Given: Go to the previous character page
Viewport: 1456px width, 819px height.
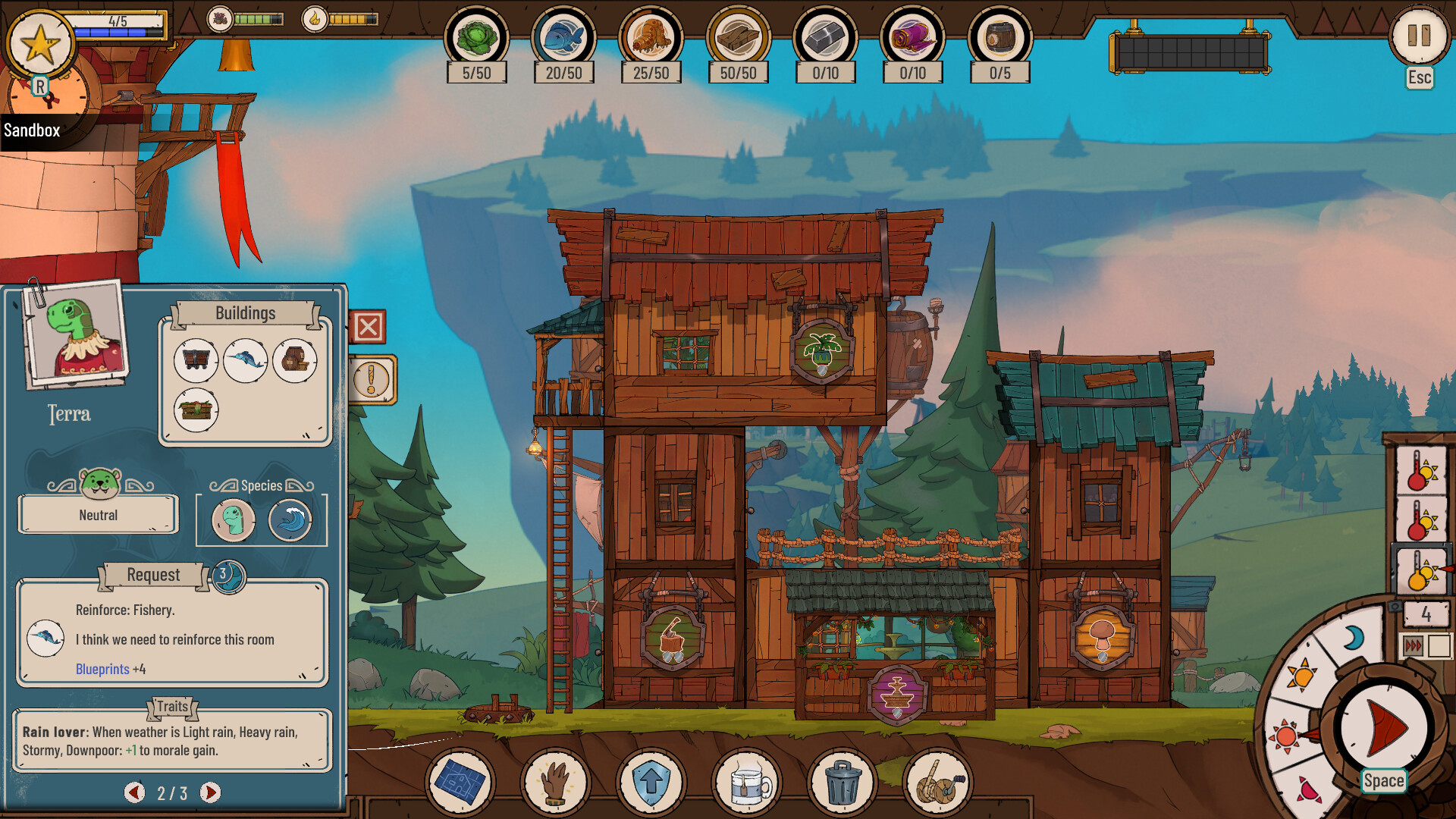Looking at the screenshot, I should 134,792.
